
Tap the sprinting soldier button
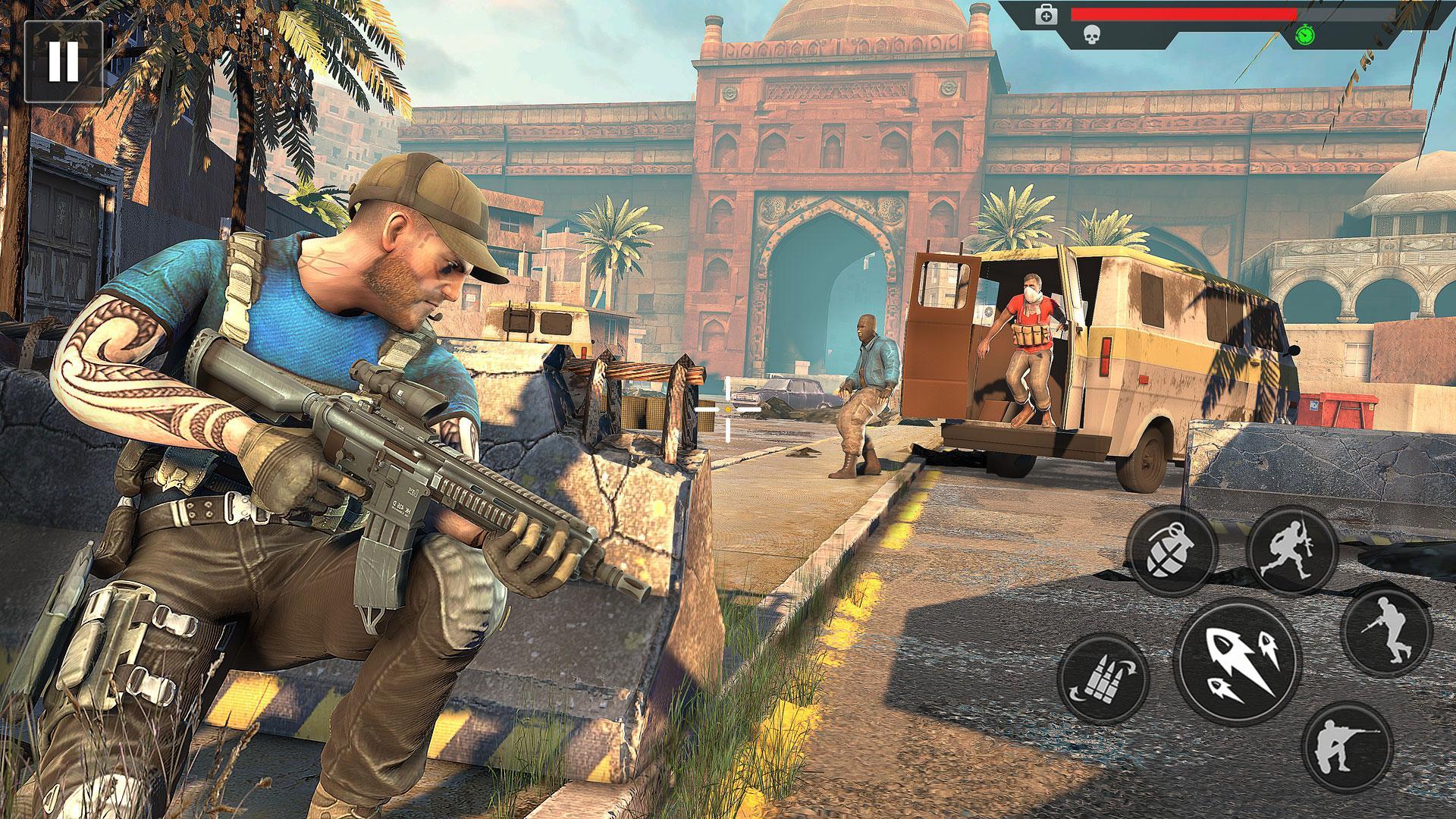click(1291, 549)
